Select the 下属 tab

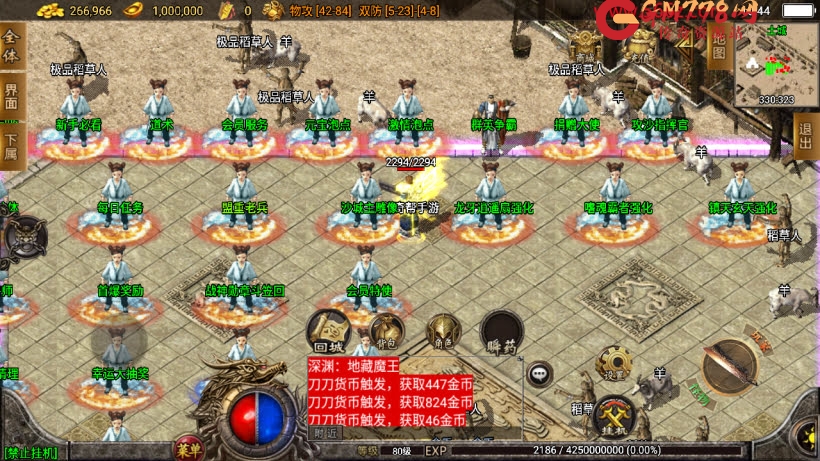[x=12, y=146]
